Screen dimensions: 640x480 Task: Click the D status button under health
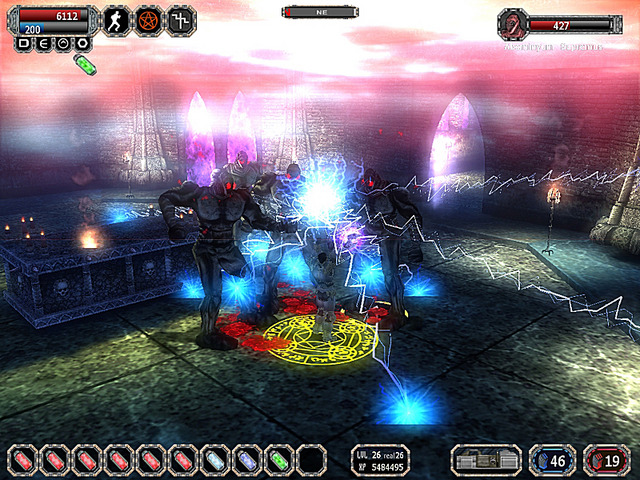point(24,43)
